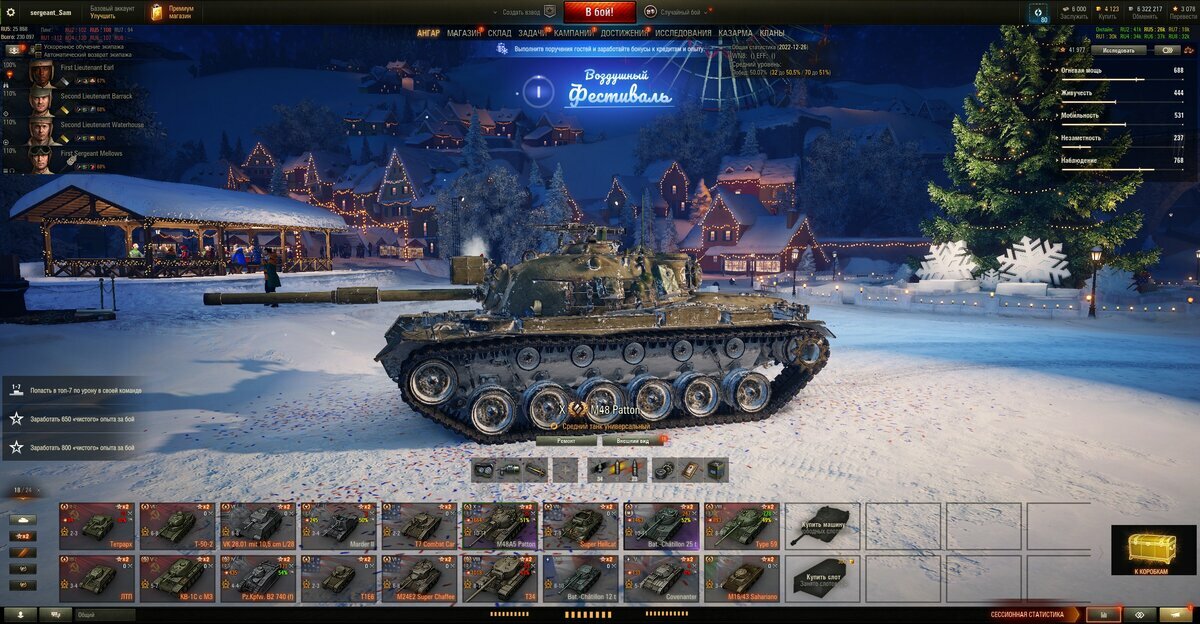Open the Случайный бой battle mode selector
This screenshot has width=1200, height=624.
click(680, 12)
